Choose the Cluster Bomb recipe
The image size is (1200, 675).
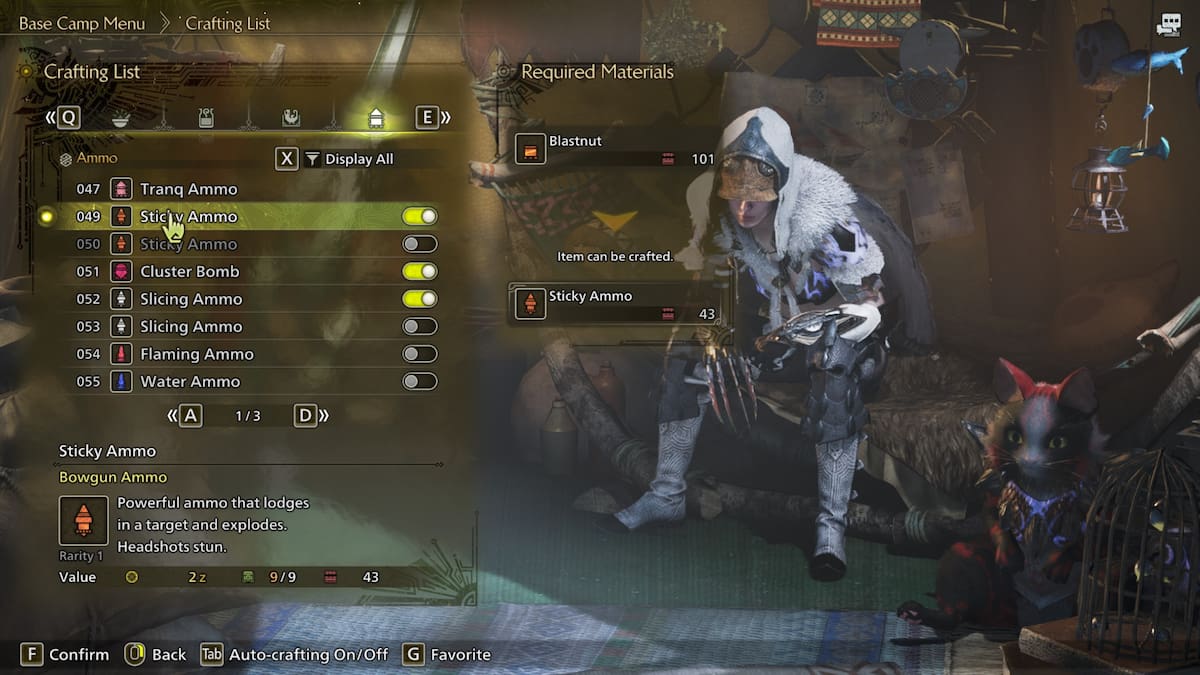(189, 271)
